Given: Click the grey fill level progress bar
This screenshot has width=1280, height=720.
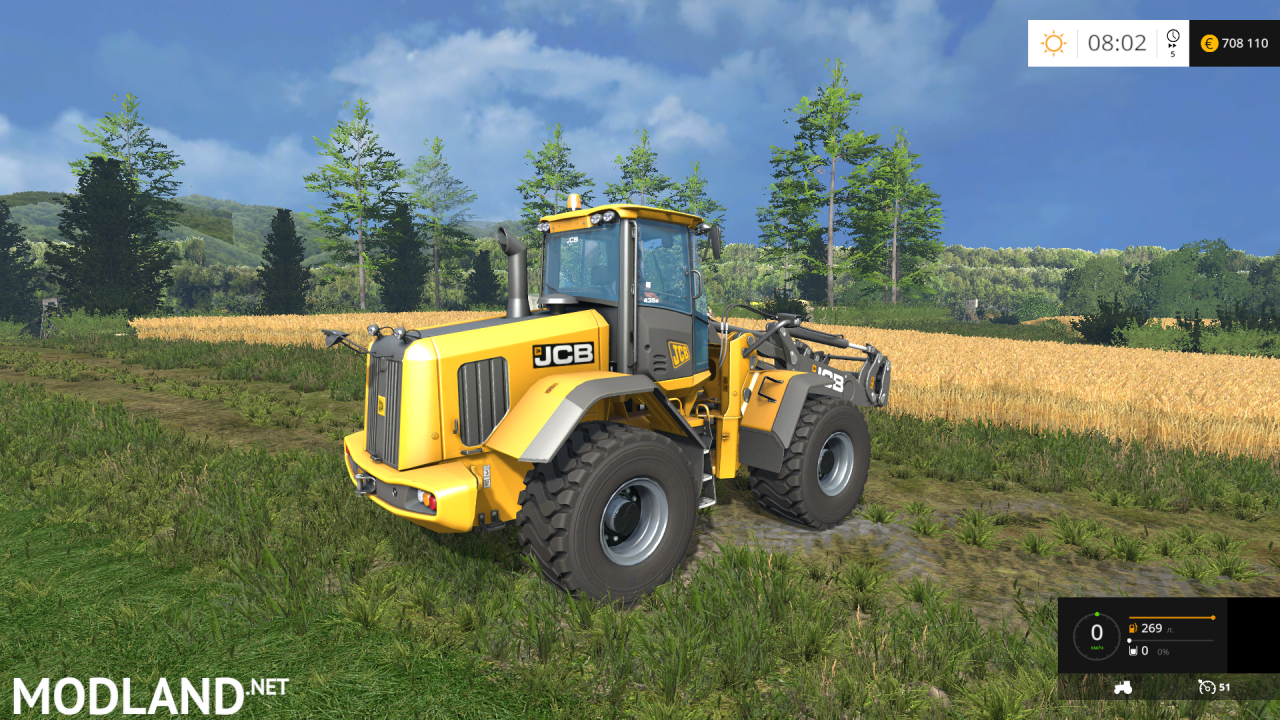Looking at the screenshot, I should (x=1171, y=640).
